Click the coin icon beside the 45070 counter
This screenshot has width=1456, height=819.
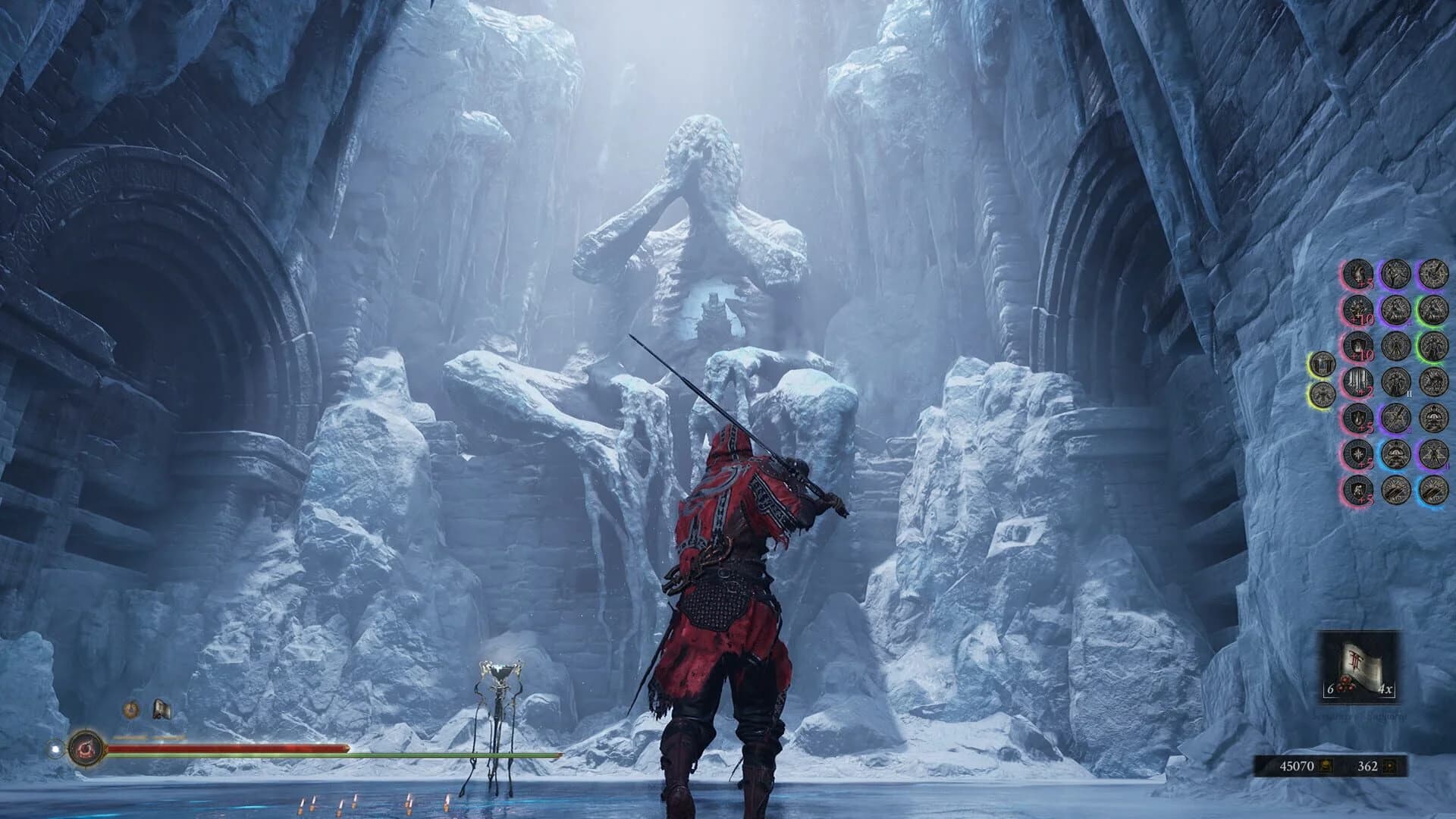pos(1326,767)
